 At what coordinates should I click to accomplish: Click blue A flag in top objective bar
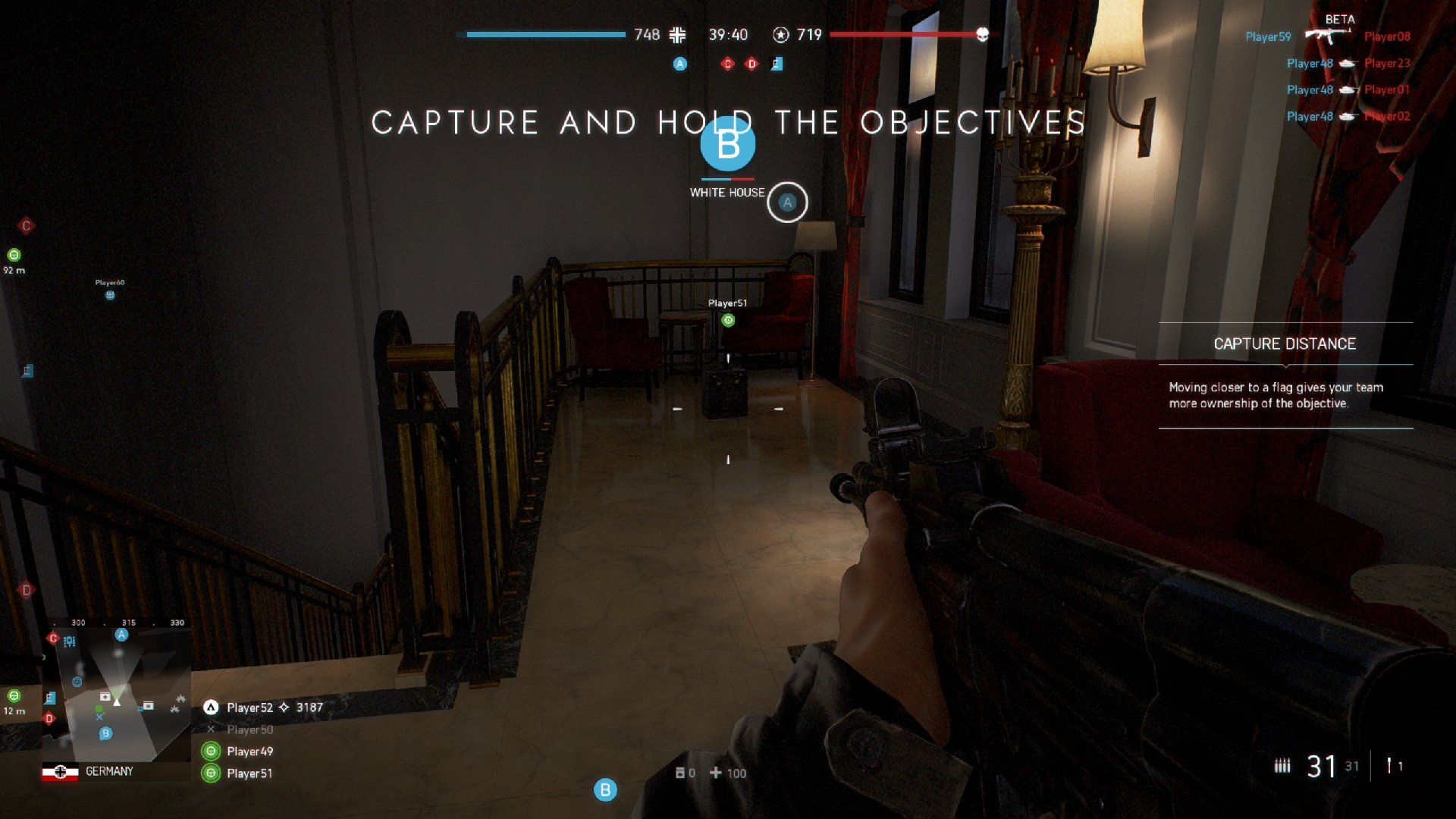point(680,64)
